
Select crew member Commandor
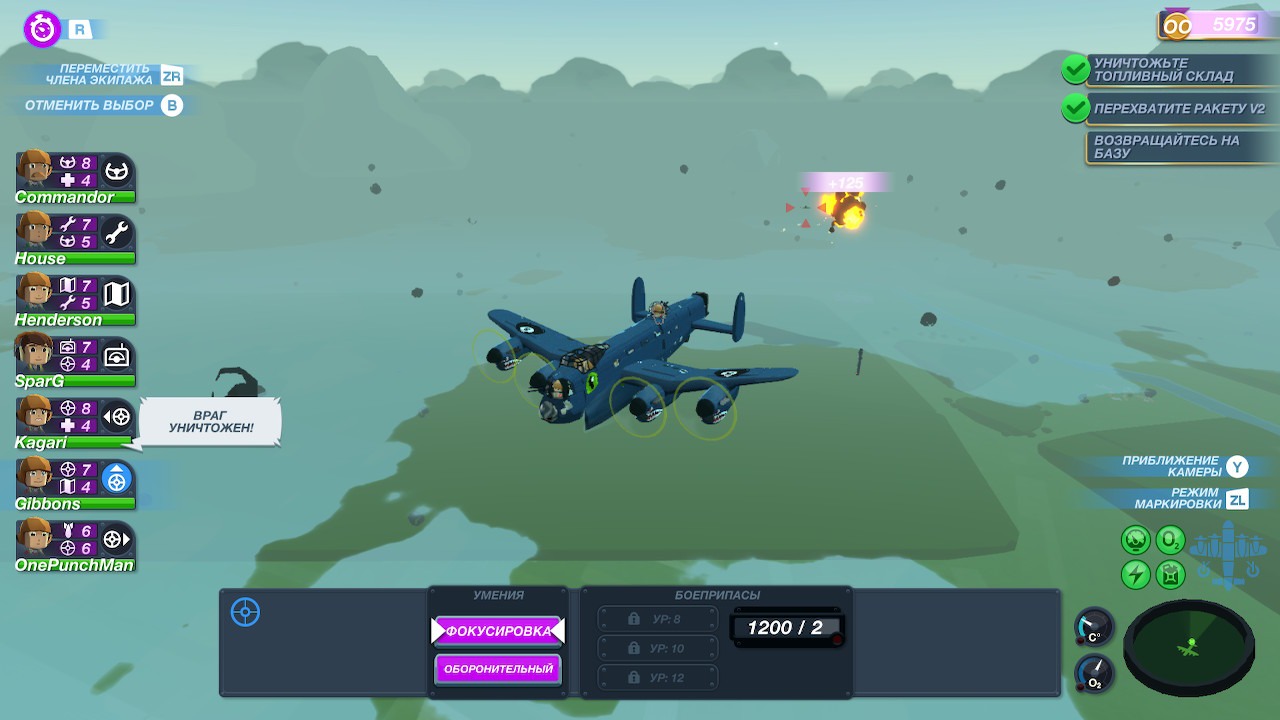coord(75,177)
